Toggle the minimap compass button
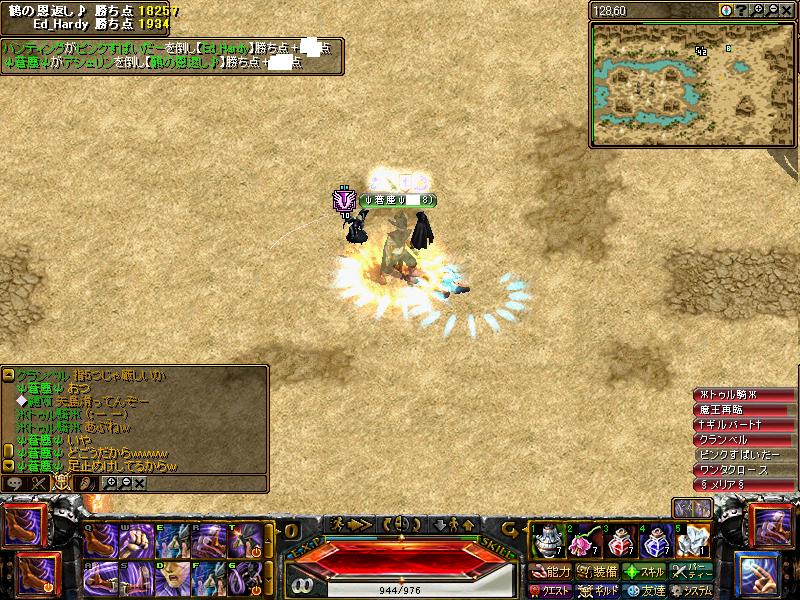 [726, 10]
